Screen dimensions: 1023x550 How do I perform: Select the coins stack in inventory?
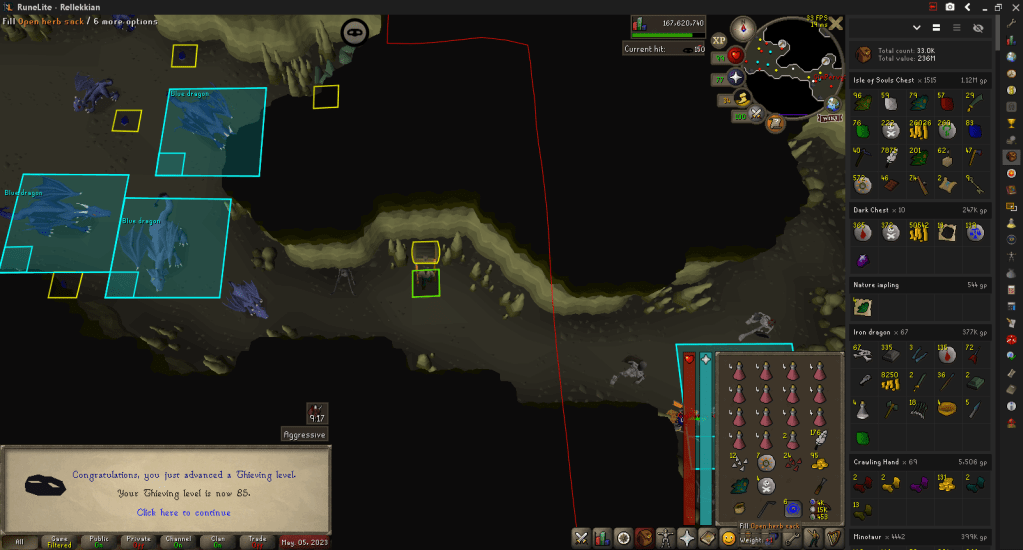820,462
